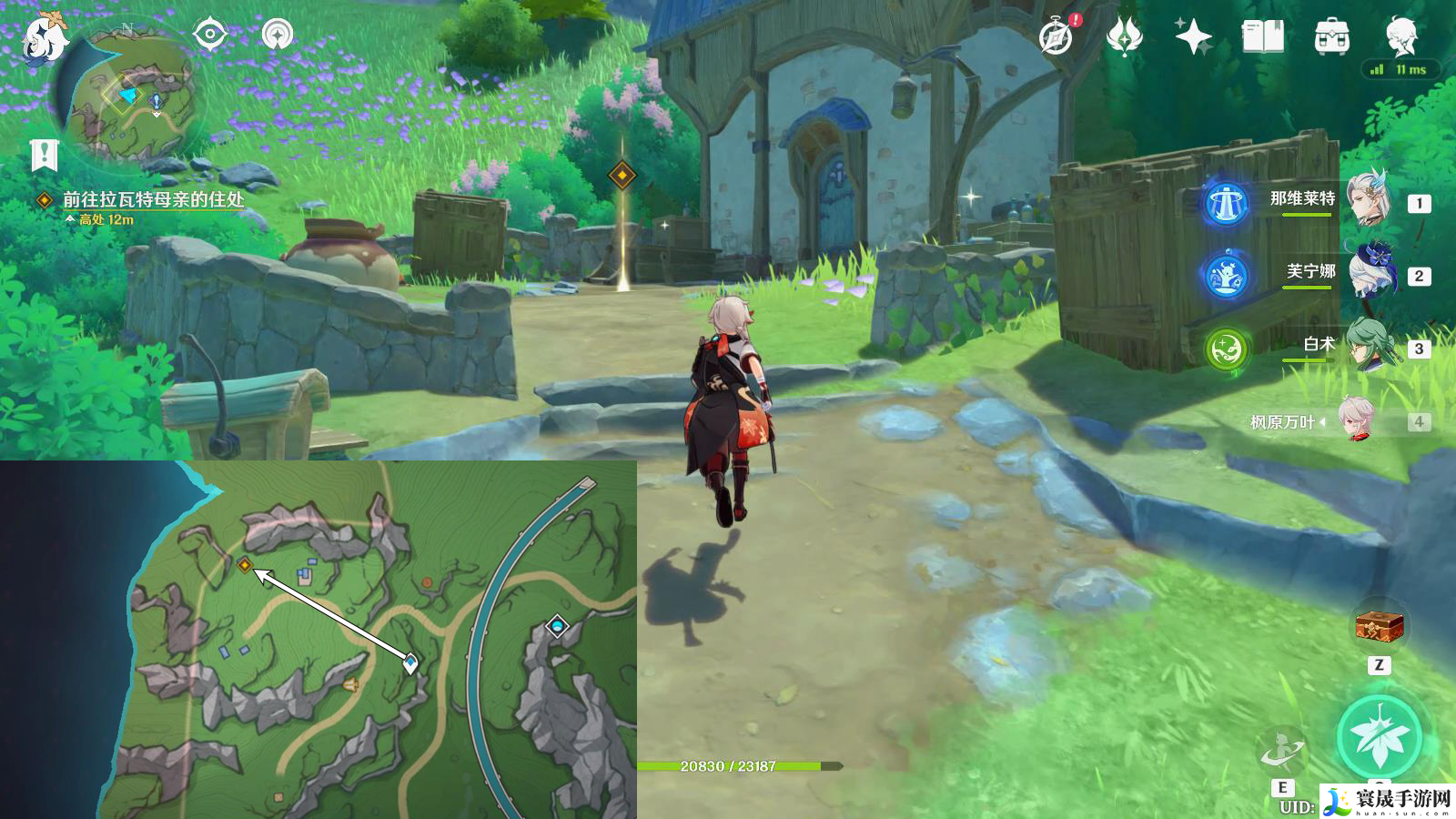The image size is (1456, 819).
Task: Click the quest navigation target icon
Action: click(x=209, y=35)
